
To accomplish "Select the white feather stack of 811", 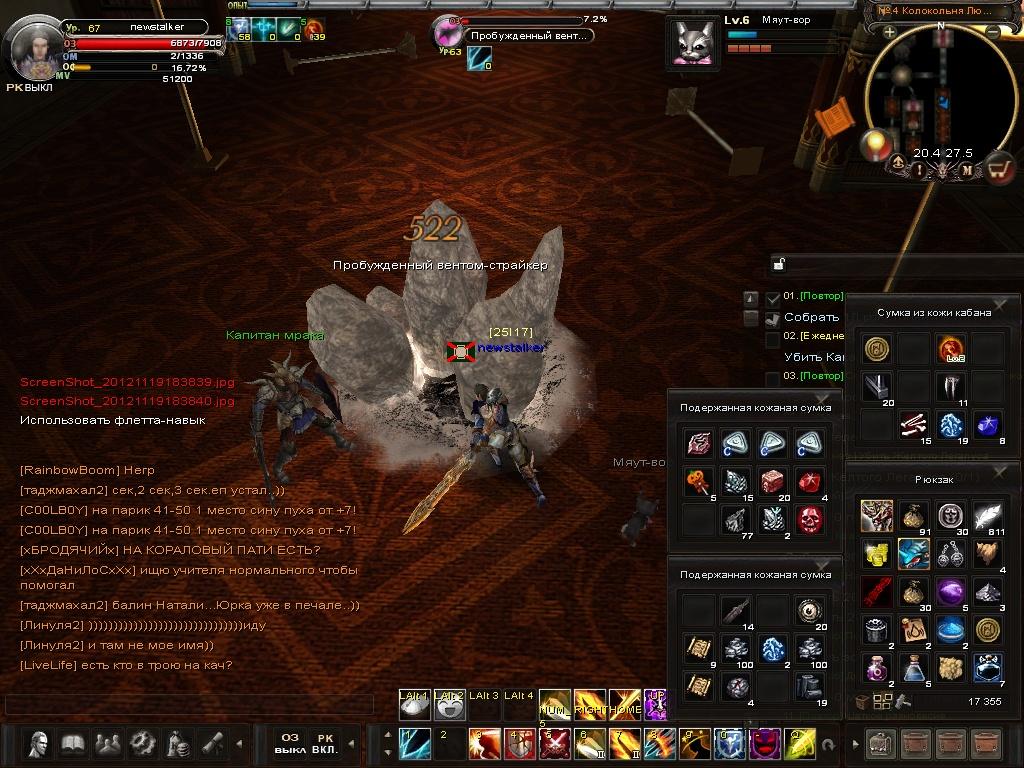I will [x=988, y=516].
